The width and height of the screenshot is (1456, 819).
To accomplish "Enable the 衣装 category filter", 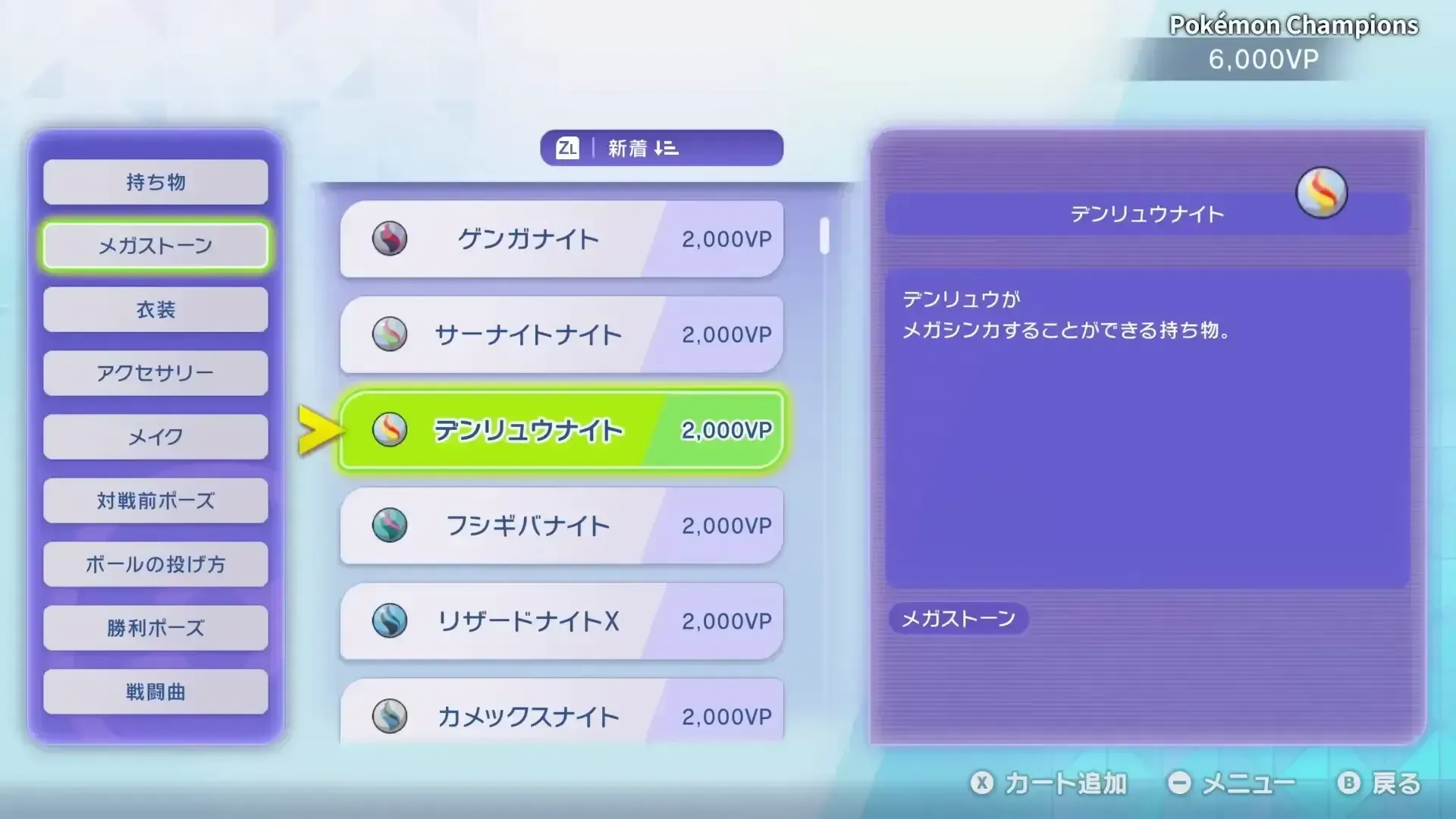I will click(155, 309).
